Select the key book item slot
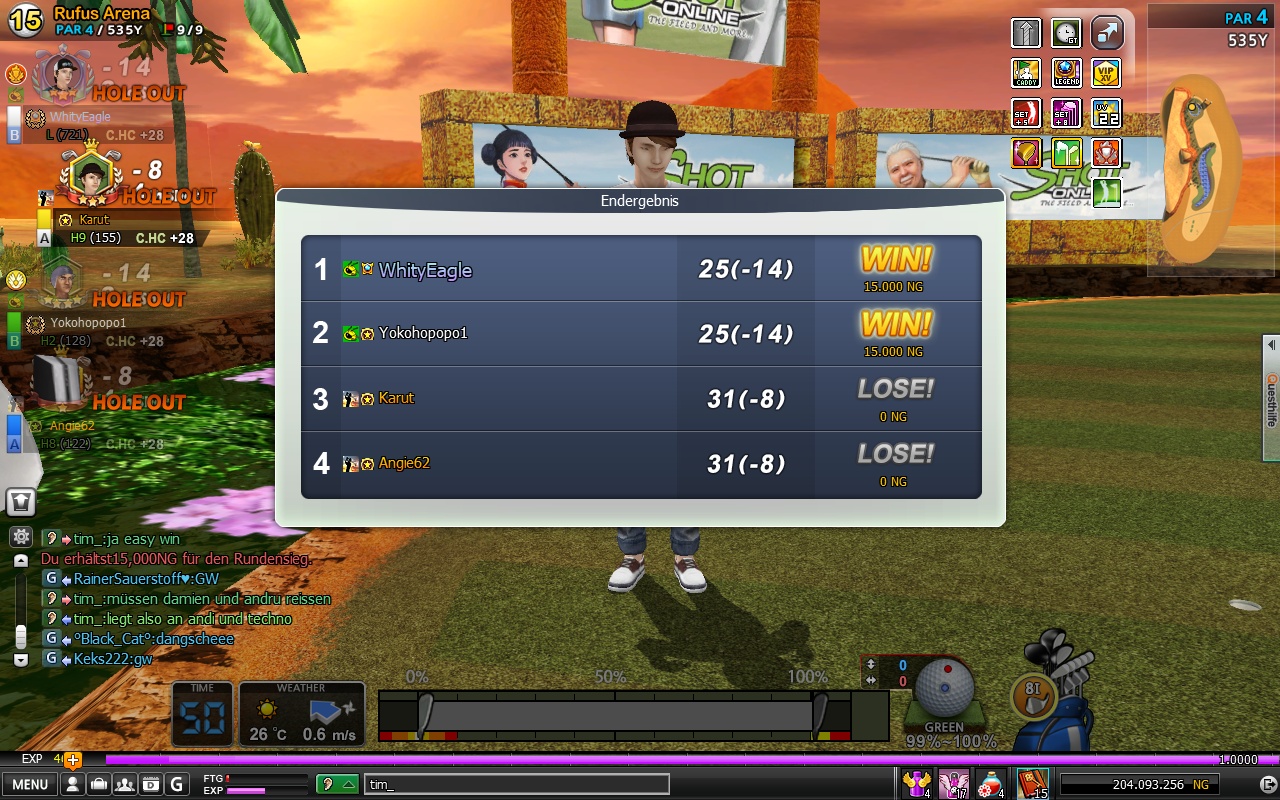1280x800 pixels. [1031, 784]
